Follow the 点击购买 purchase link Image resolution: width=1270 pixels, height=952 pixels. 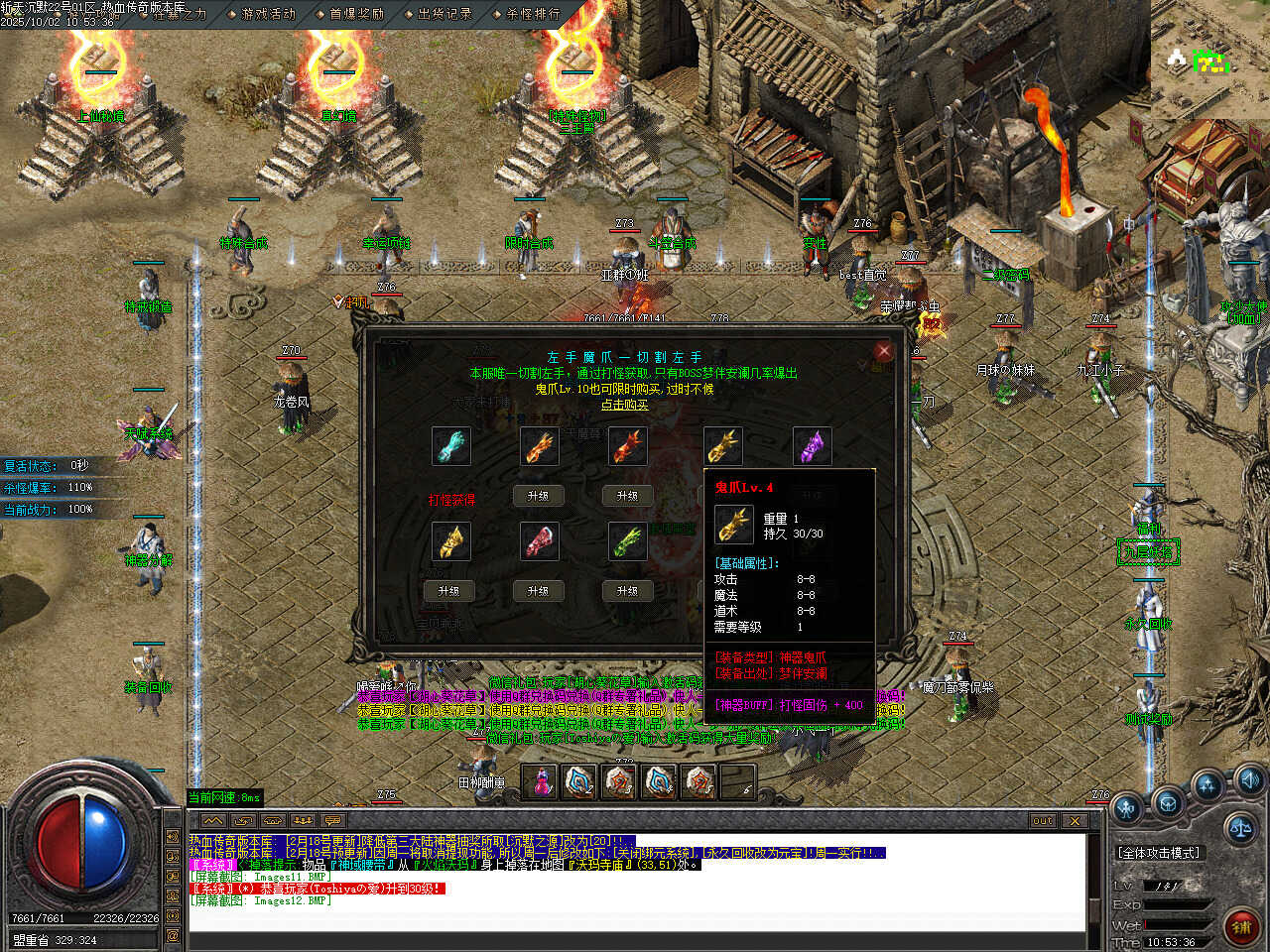625,405
